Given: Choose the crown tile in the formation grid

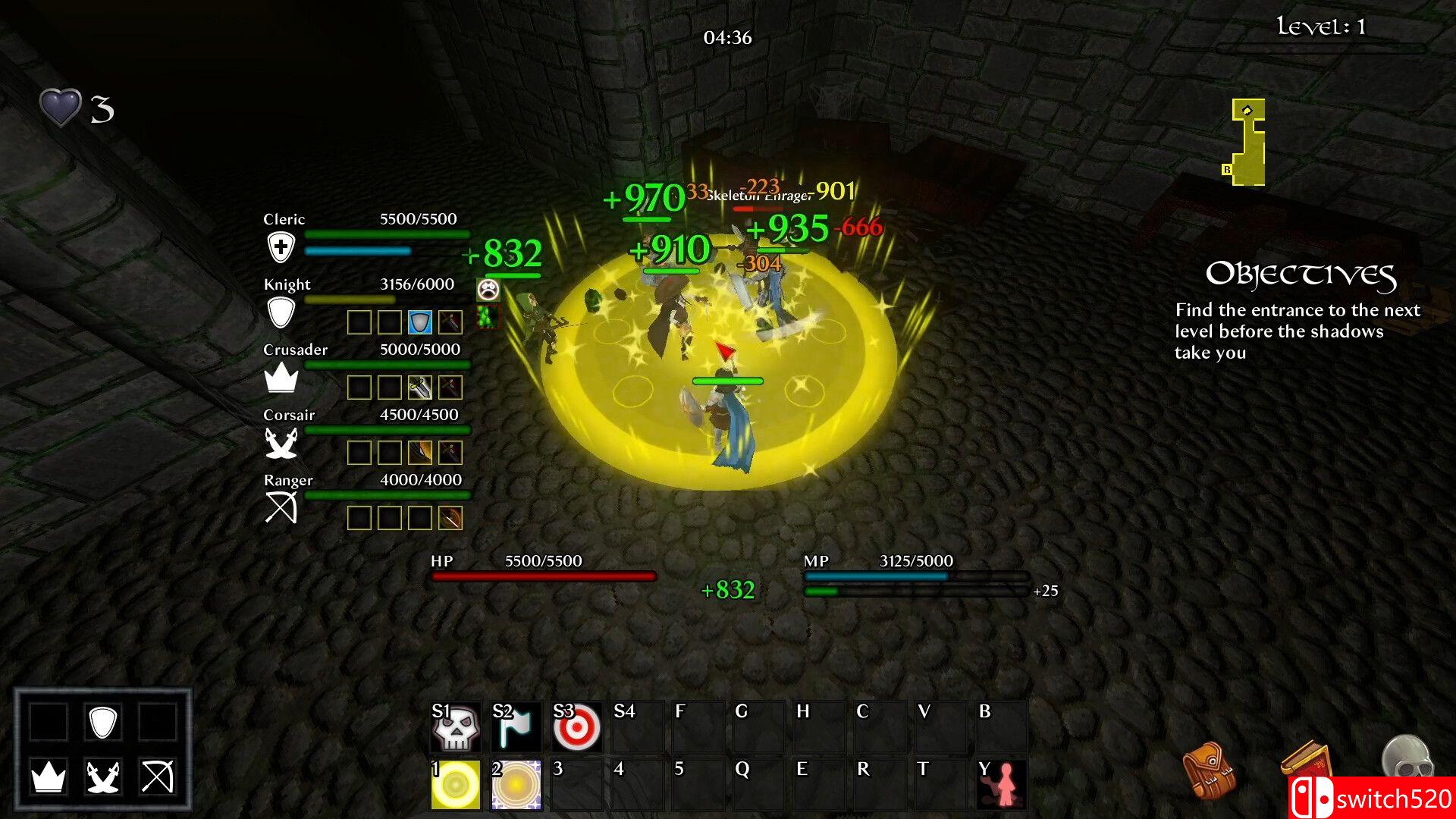Looking at the screenshot, I should pos(49,777).
